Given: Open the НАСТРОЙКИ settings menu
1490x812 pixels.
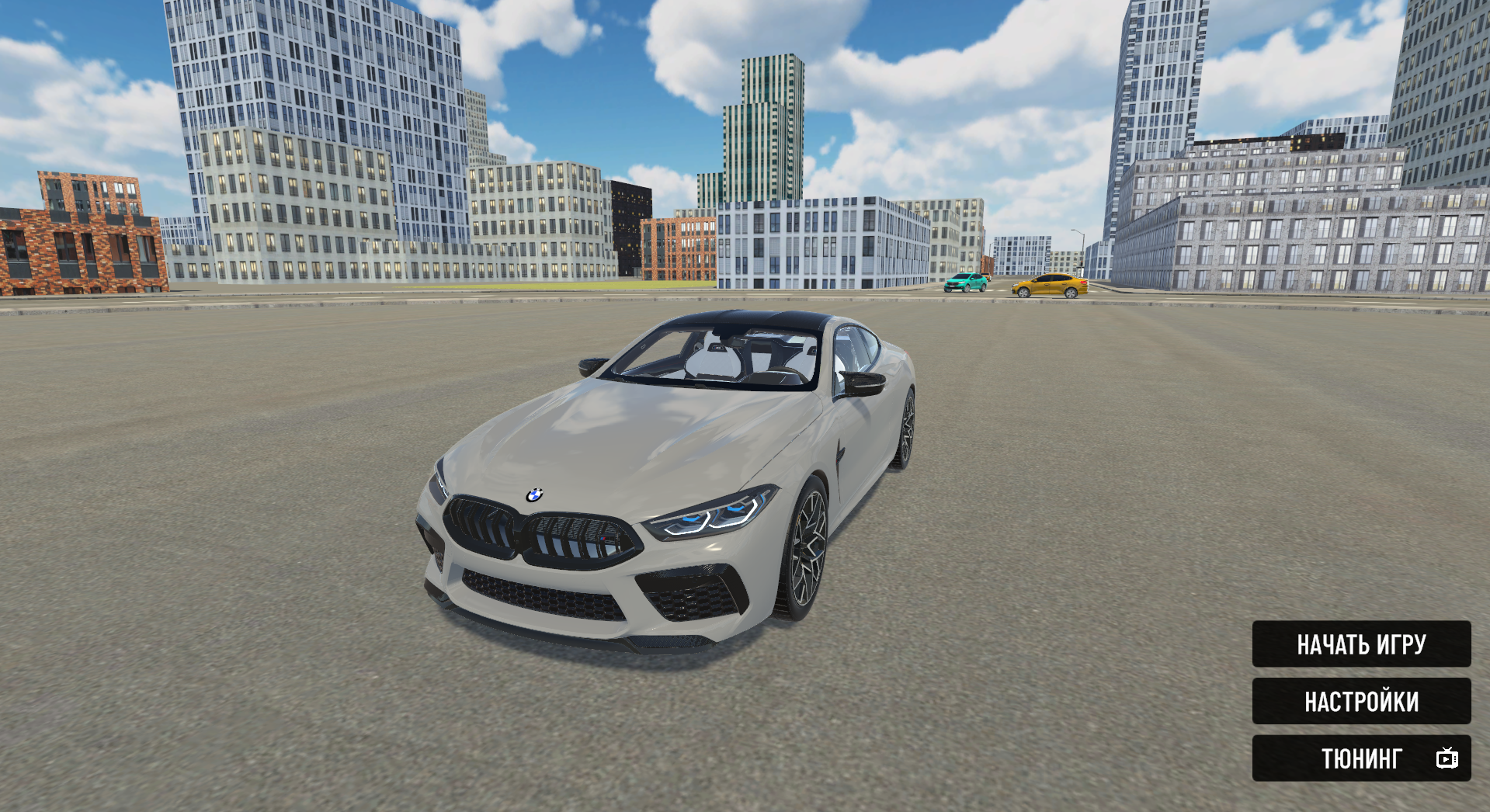Looking at the screenshot, I should pos(1361,701).
